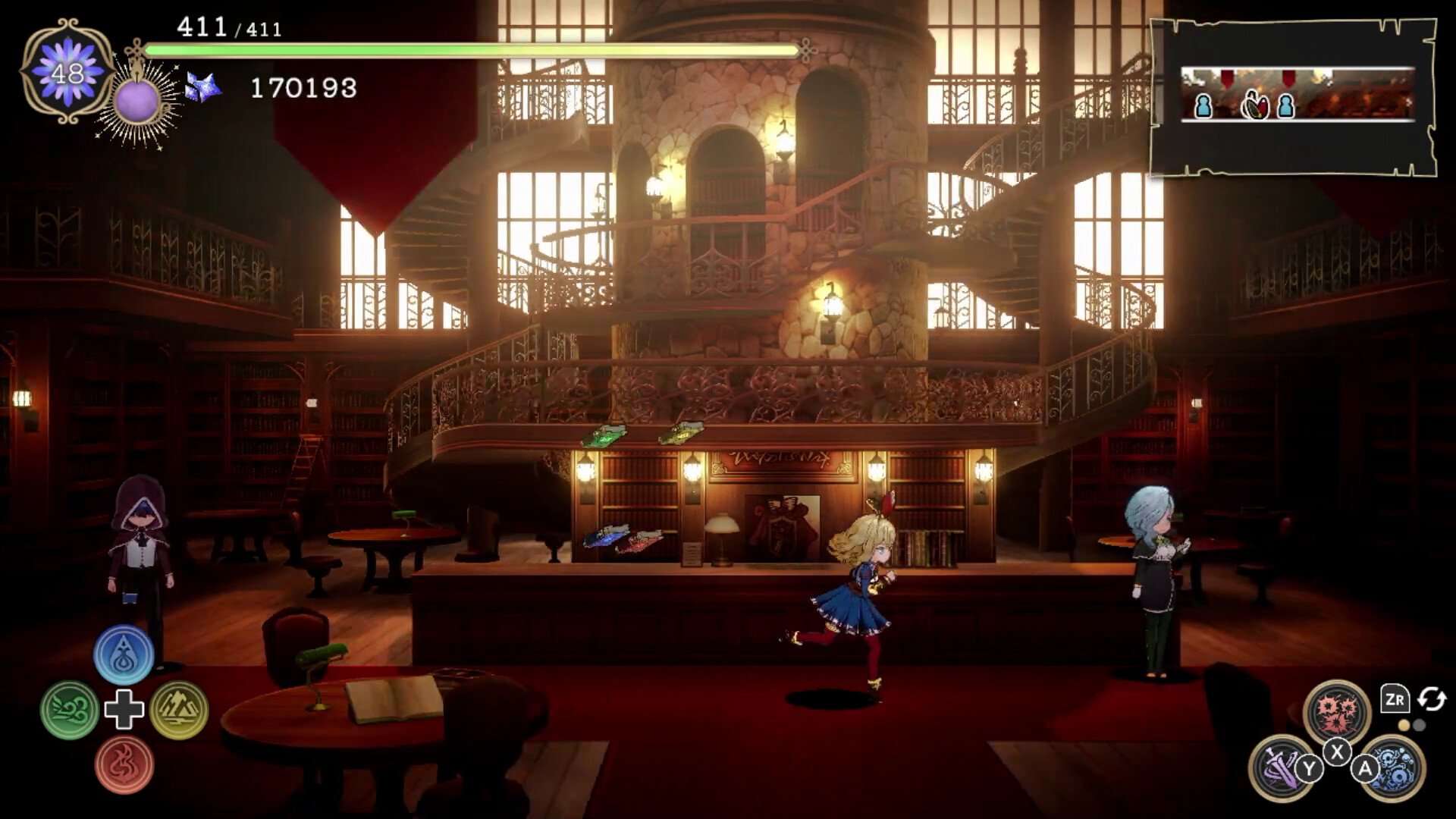Select the player marker on the minimap
Viewport: 1456px width, 819px height.
(x=1255, y=106)
